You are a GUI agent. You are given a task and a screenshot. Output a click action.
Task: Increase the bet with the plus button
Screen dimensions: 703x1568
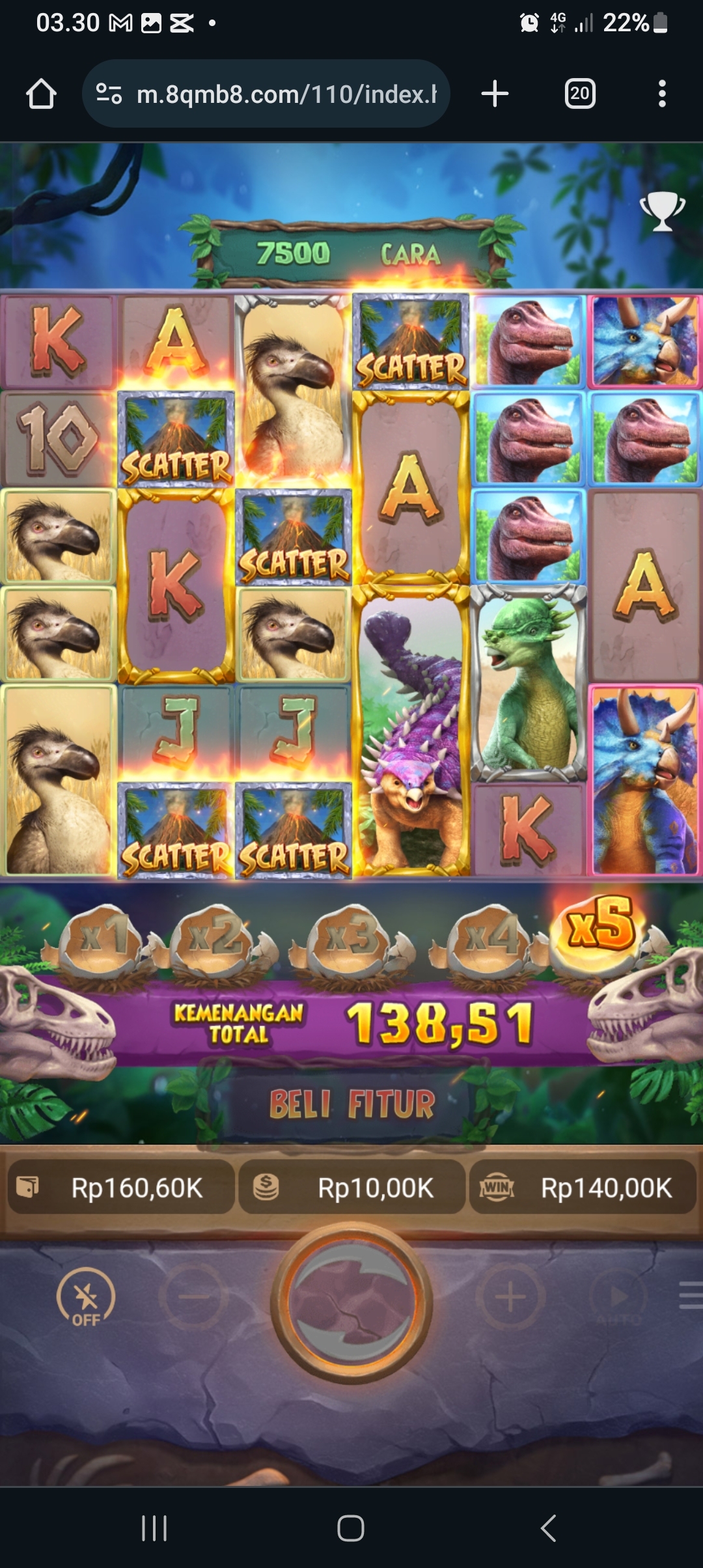pos(510,1297)
